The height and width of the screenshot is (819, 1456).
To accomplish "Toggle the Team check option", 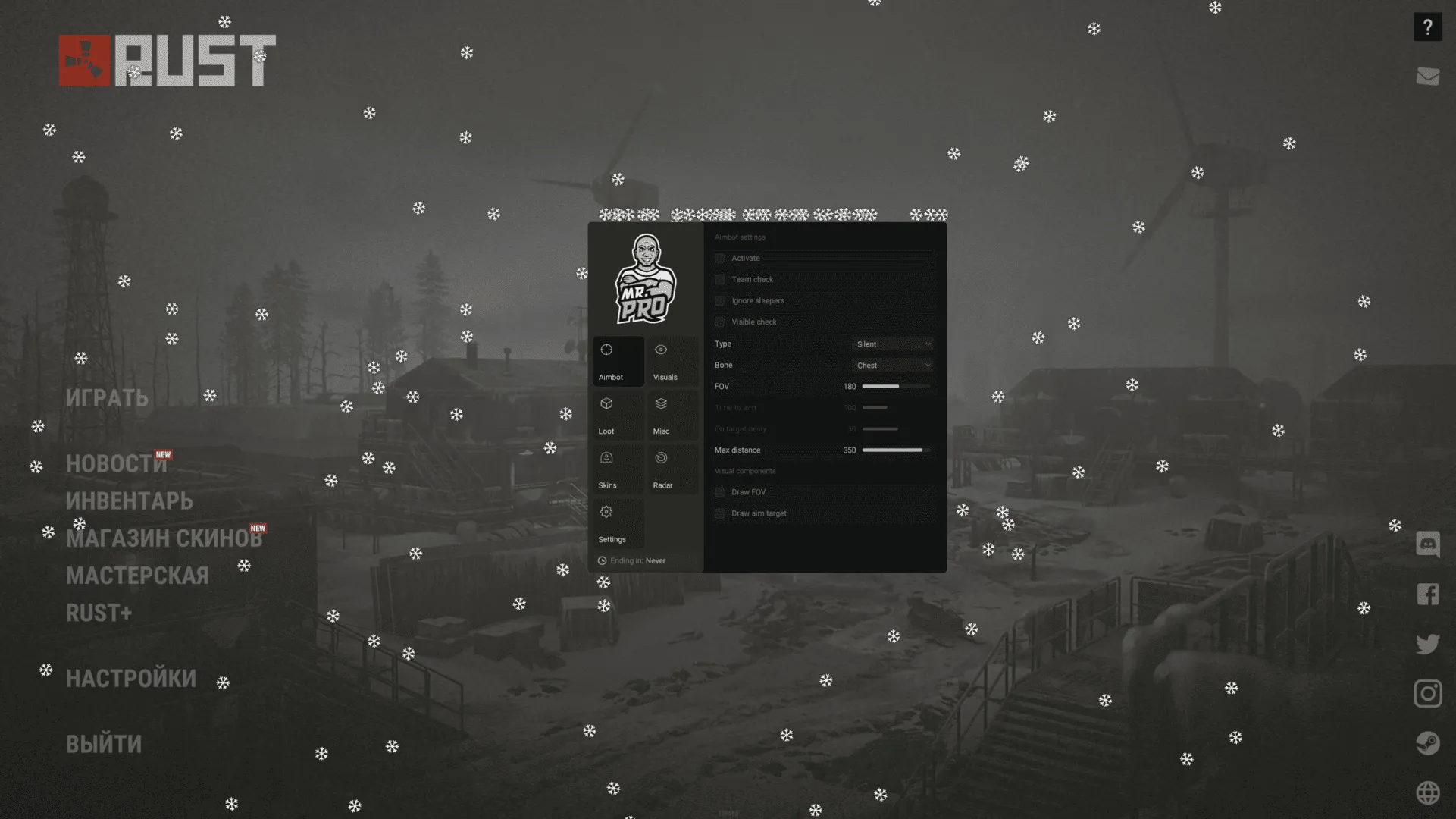I will [x=719, y=279].
